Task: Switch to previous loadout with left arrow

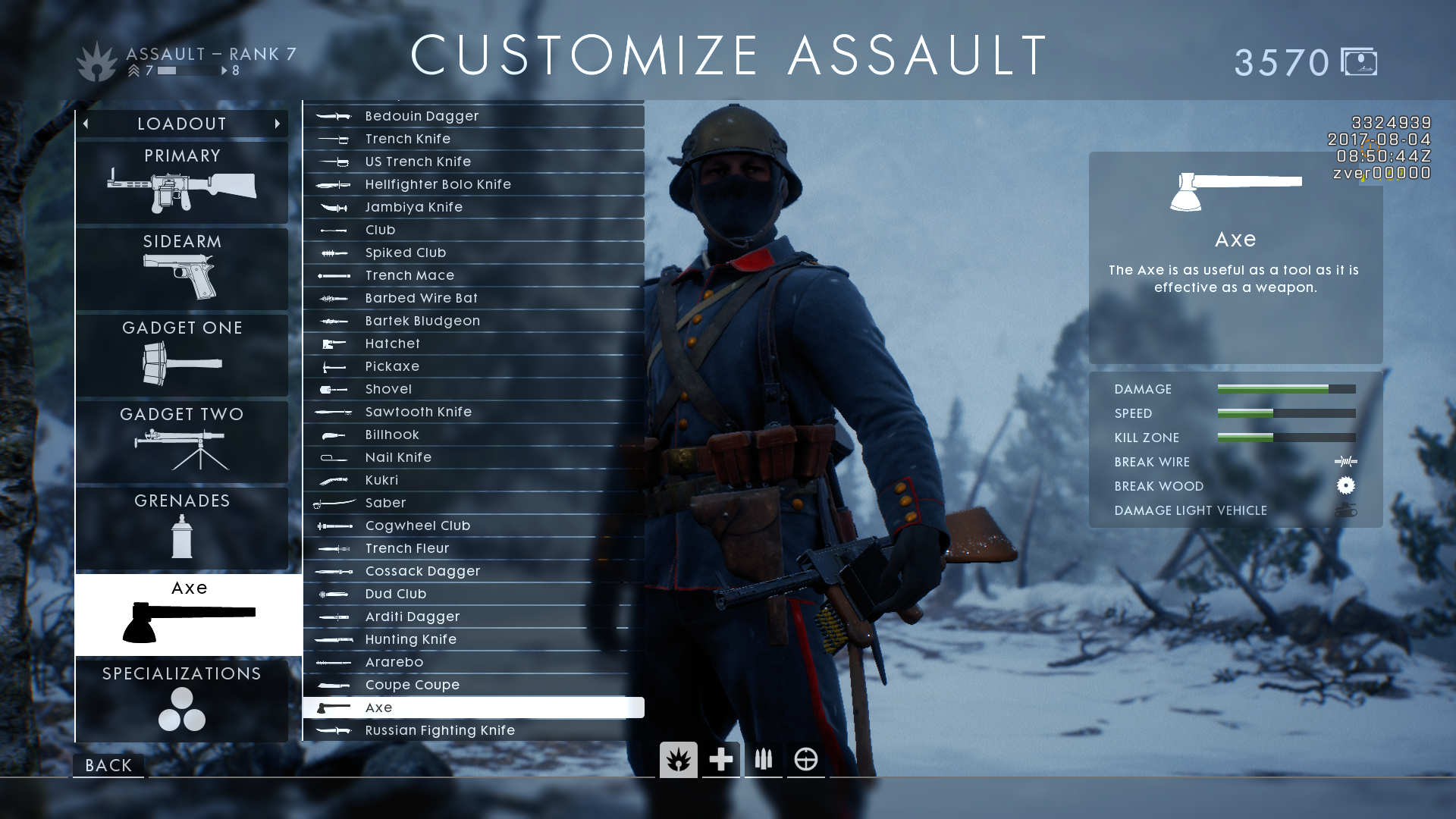Action: pyautogui.click(x=86, y=124)
